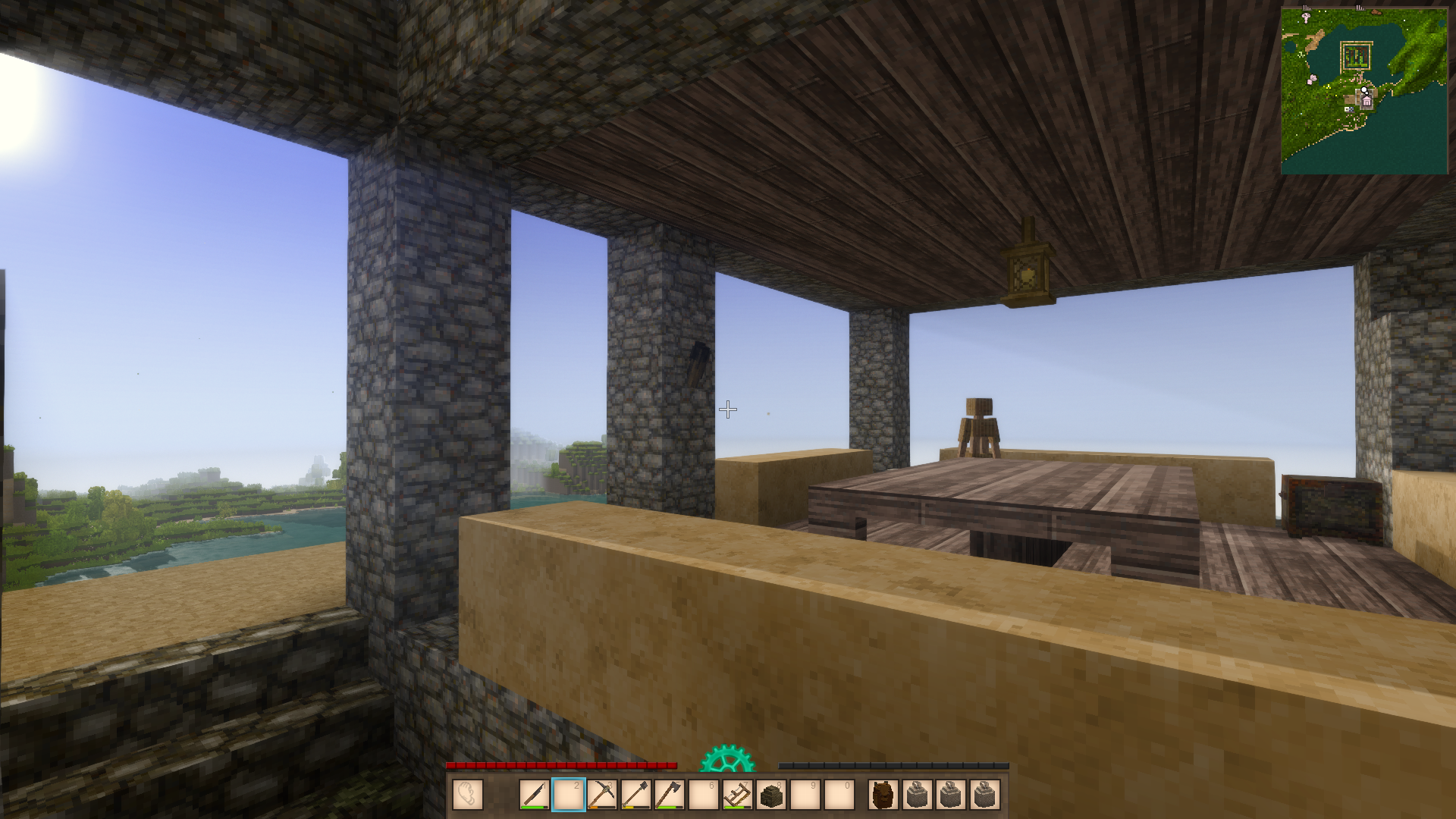The height and width of the screenshot is (819, 1456).
Task: Click the off-hand slot with hand outline
Action: (x=468, y=795)
